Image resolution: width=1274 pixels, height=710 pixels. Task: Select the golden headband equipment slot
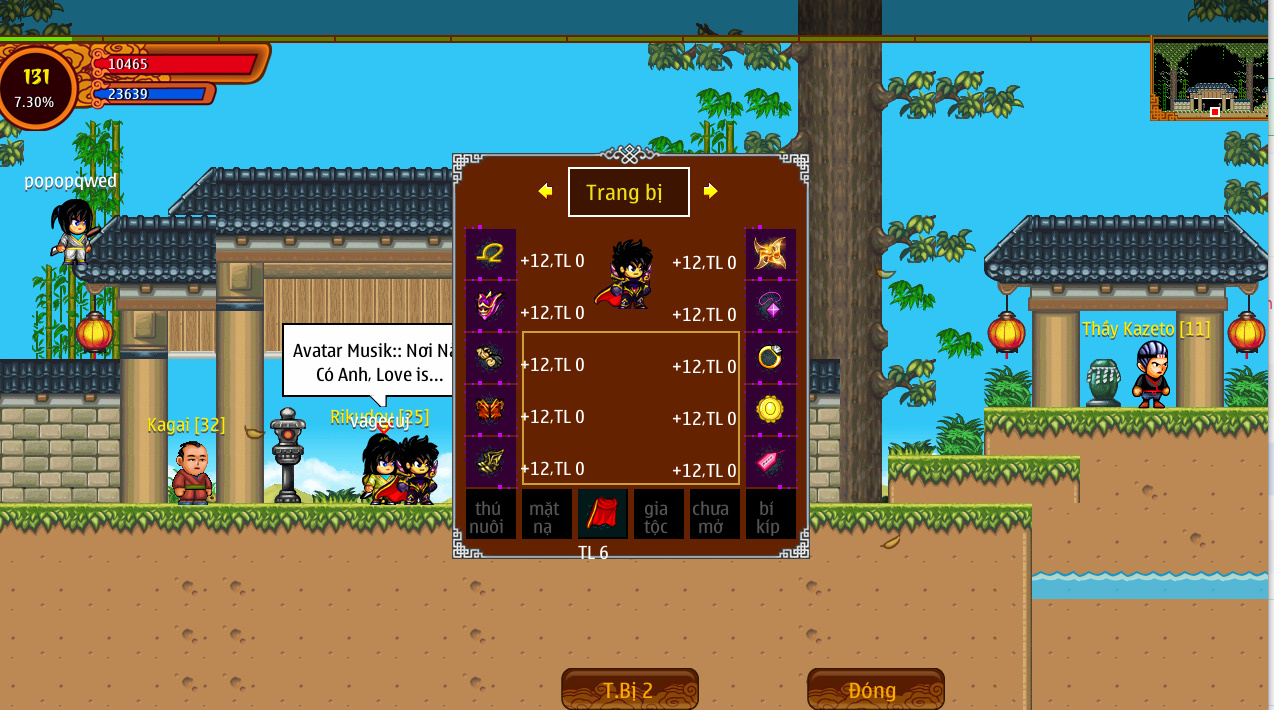(x=491, y=254)
